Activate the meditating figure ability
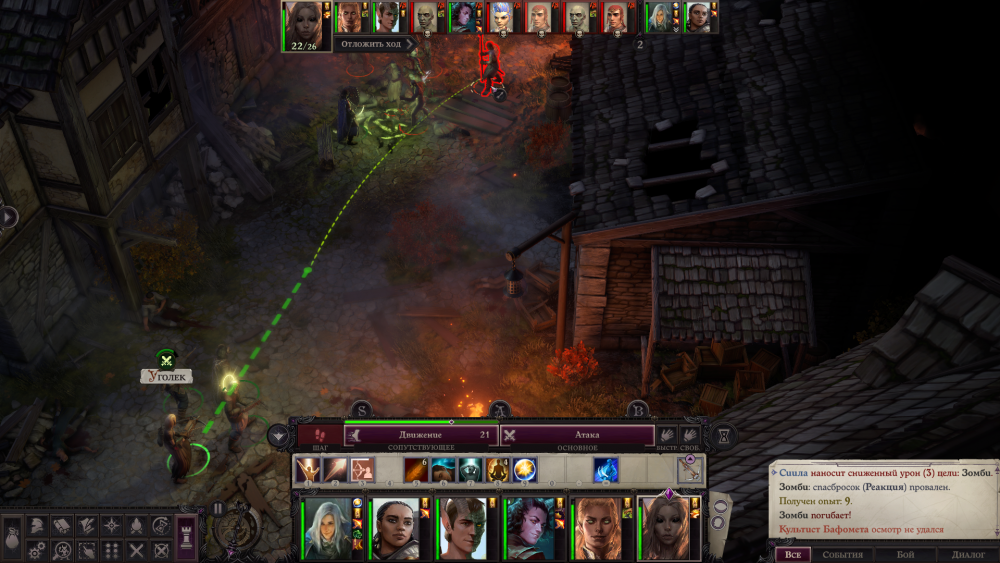The width and height of the screenshot is (1000, 563). (497, 470)
